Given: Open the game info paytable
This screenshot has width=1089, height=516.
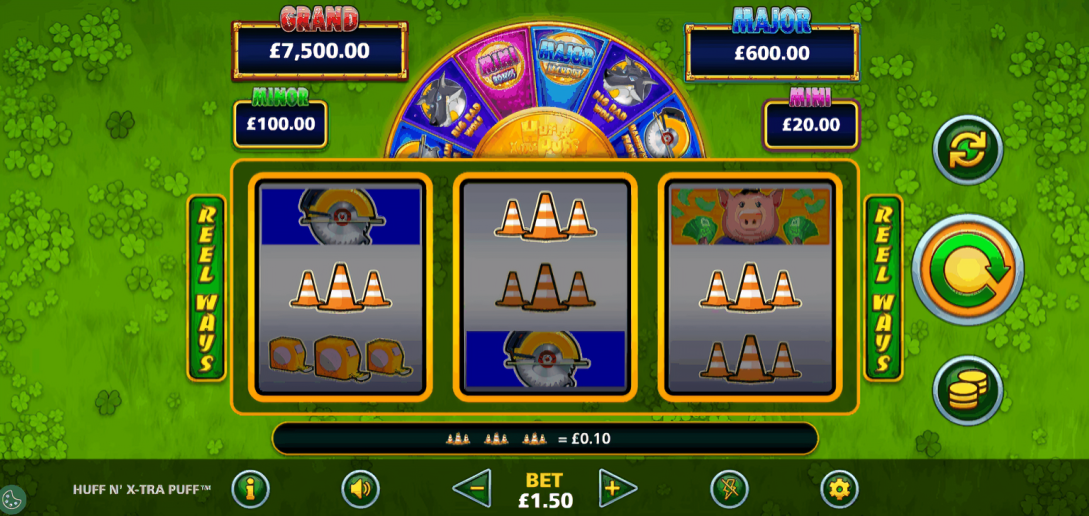Looking at the screenshot, I should coord(250,489).
